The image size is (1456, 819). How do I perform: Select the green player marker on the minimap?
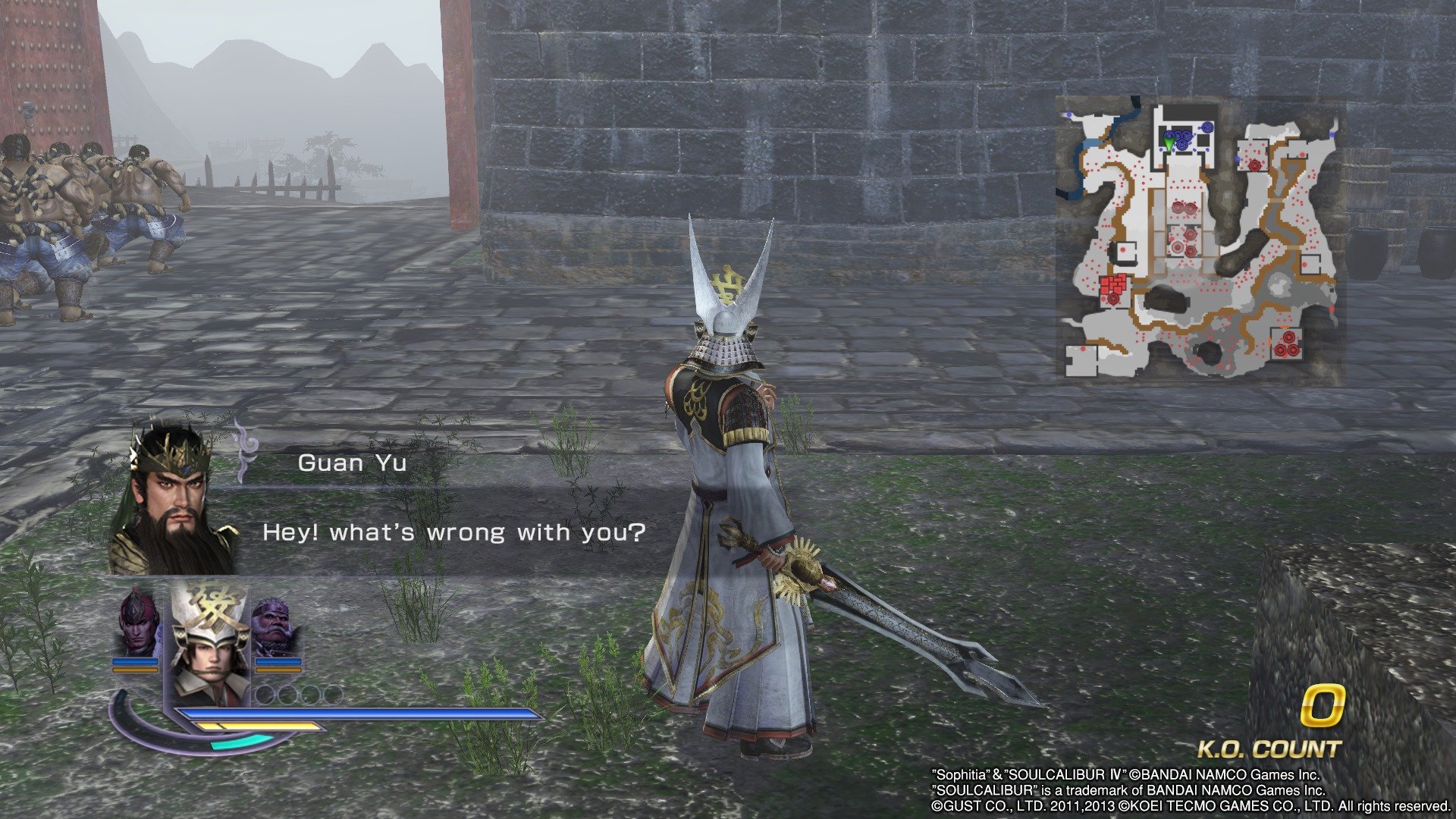point(1169,142)
